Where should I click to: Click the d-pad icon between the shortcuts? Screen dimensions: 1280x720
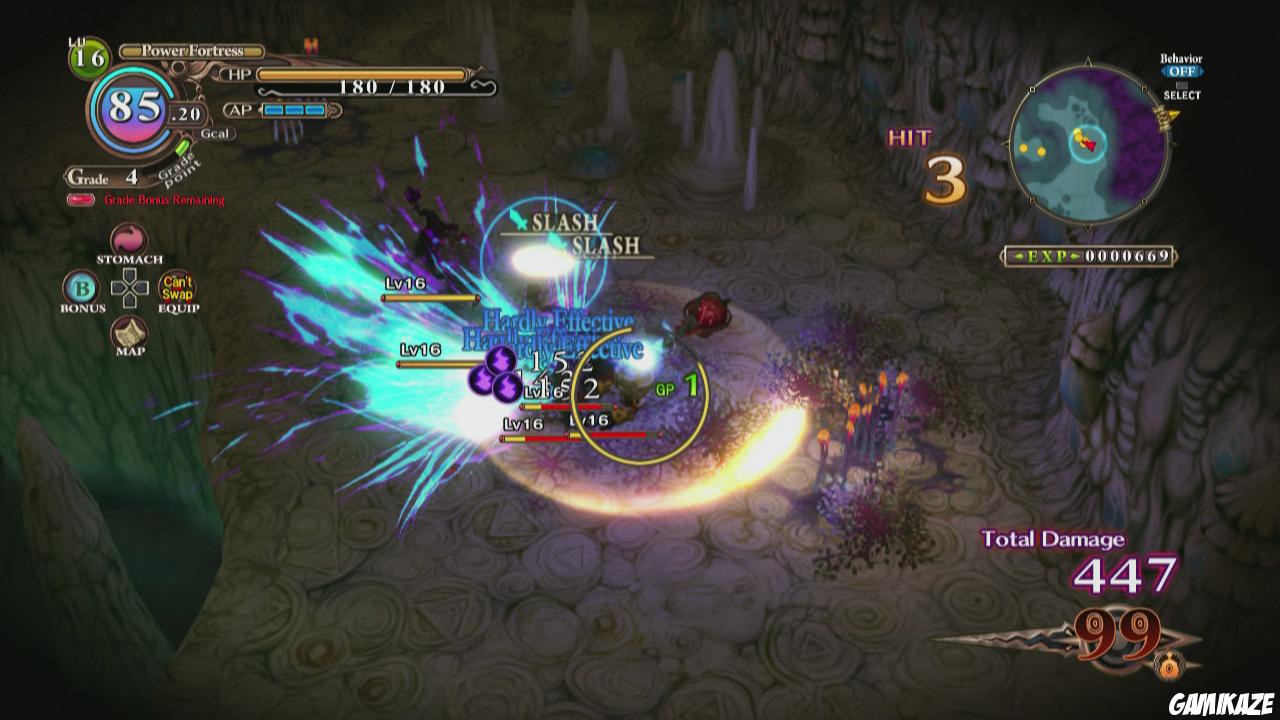click(x=128, y=288)
